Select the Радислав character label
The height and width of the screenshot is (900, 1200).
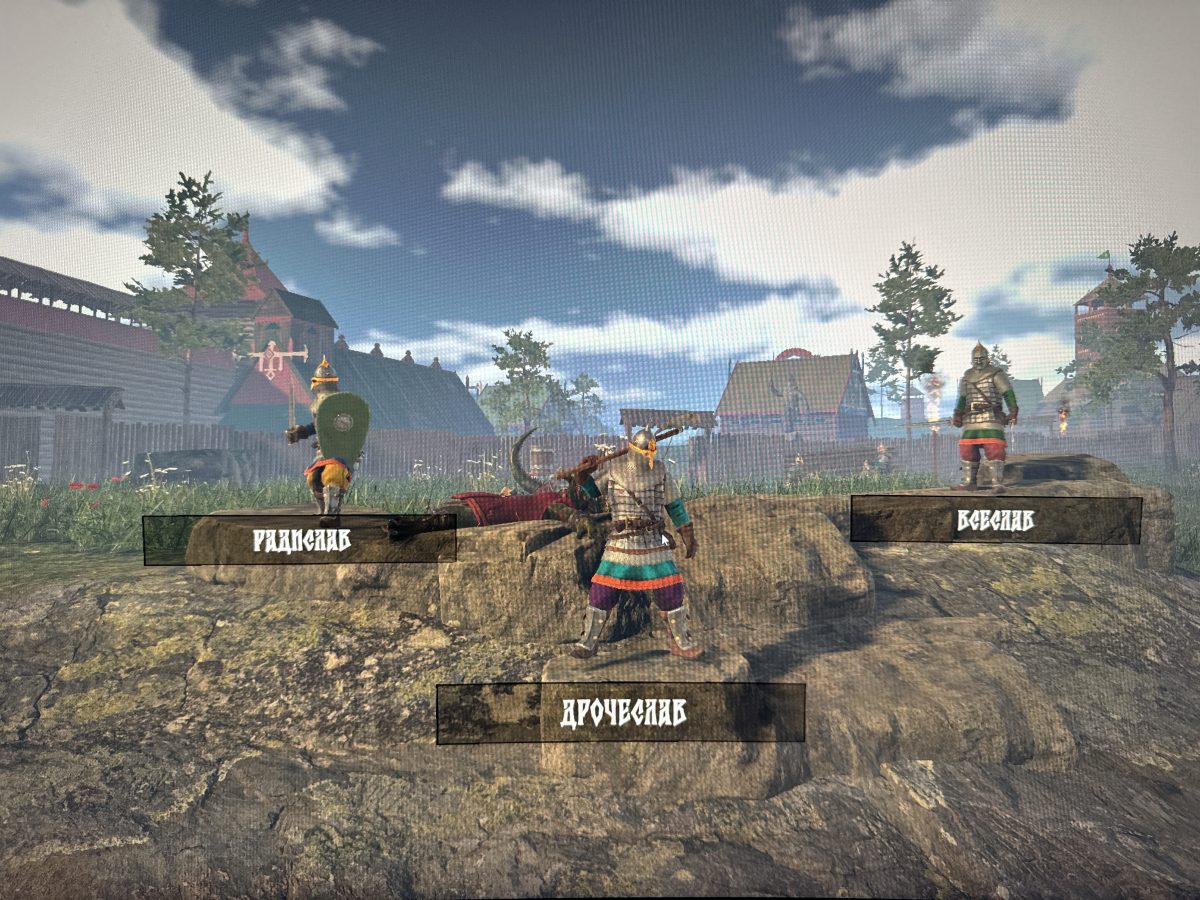pos(300,540)
